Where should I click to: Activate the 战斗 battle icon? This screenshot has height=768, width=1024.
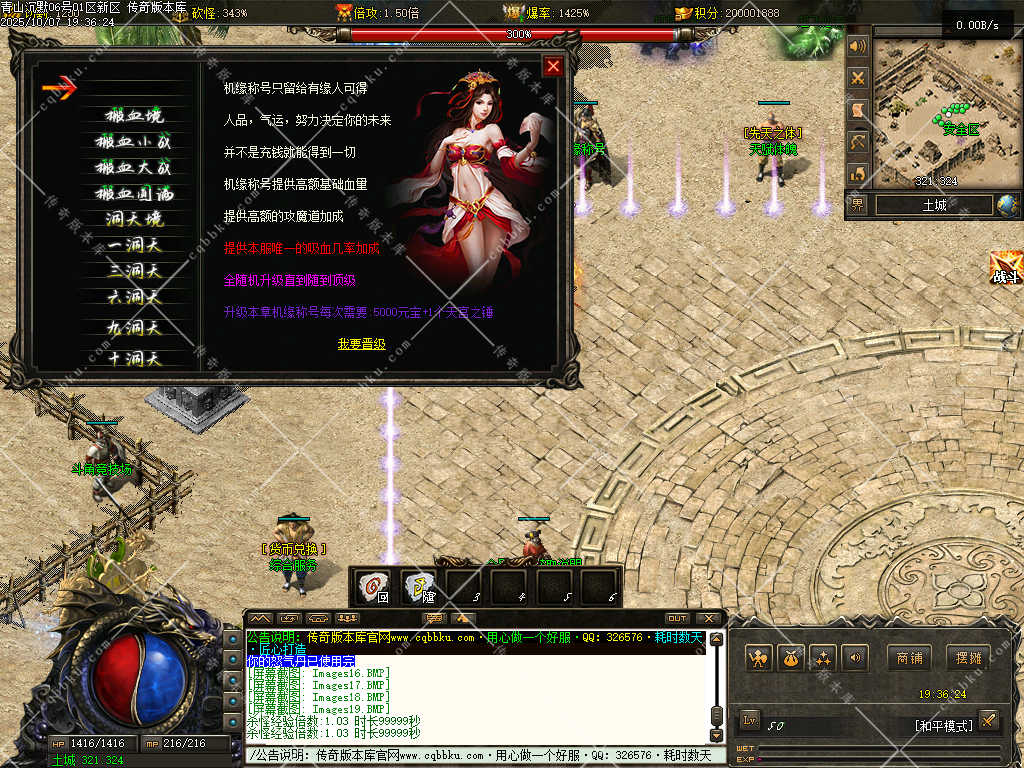point(1005,268)
